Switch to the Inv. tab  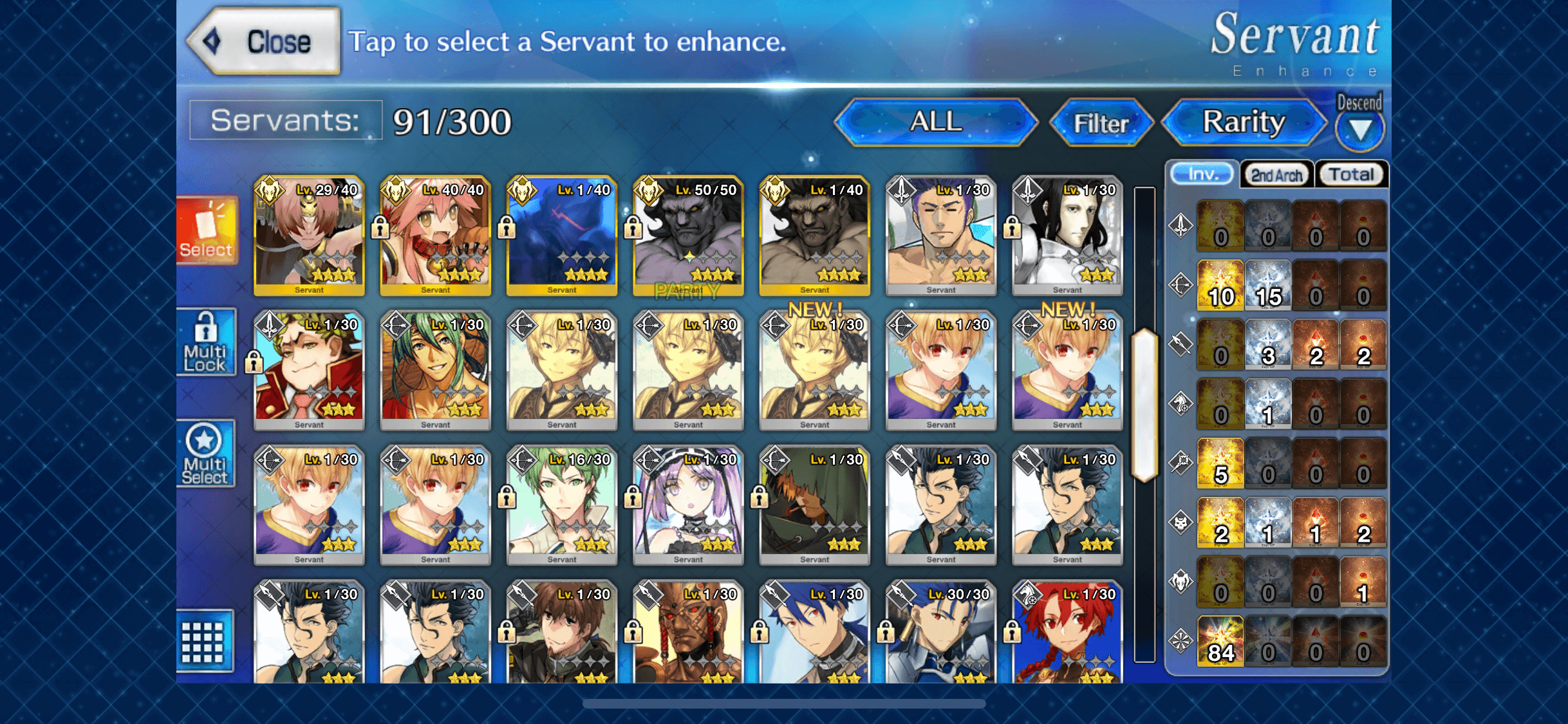pyautogui.click(x=1202, y=174)
